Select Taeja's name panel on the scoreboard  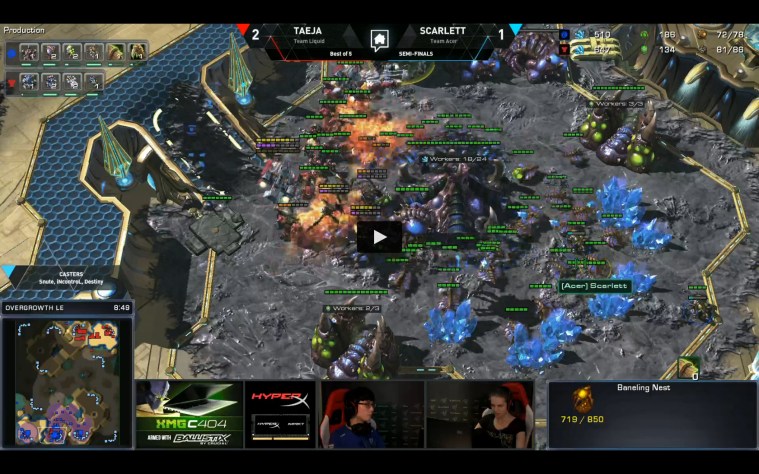pos(307,35)
